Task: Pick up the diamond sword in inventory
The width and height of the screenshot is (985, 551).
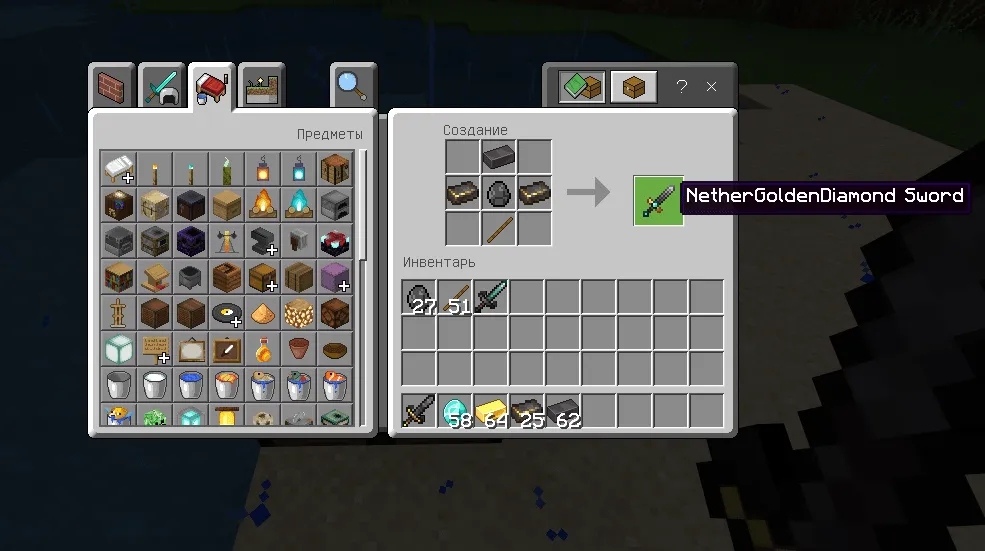Action: click(492, 297)
